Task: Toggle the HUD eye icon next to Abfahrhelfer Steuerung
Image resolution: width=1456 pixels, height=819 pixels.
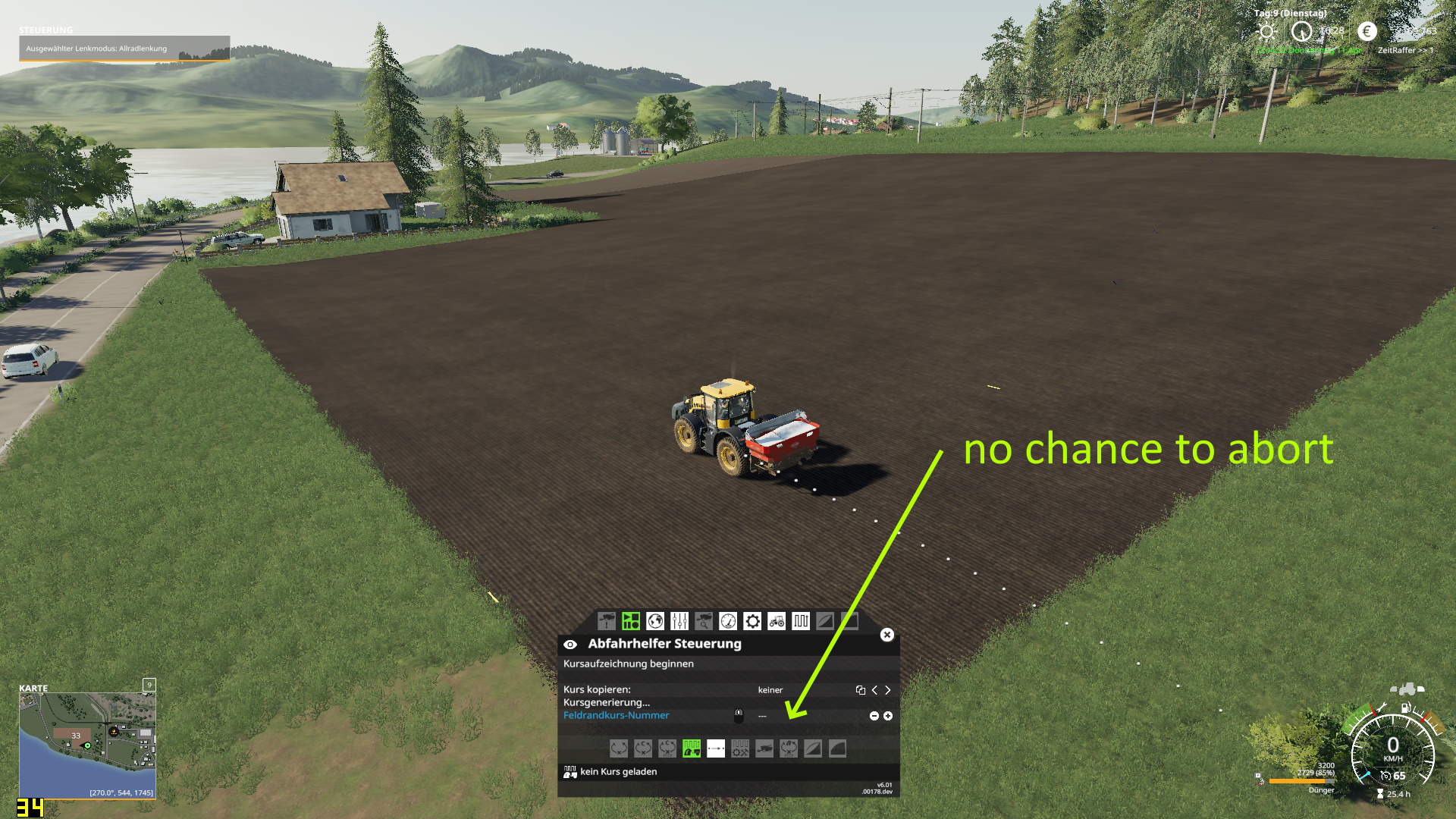Action: pos(571,644)
